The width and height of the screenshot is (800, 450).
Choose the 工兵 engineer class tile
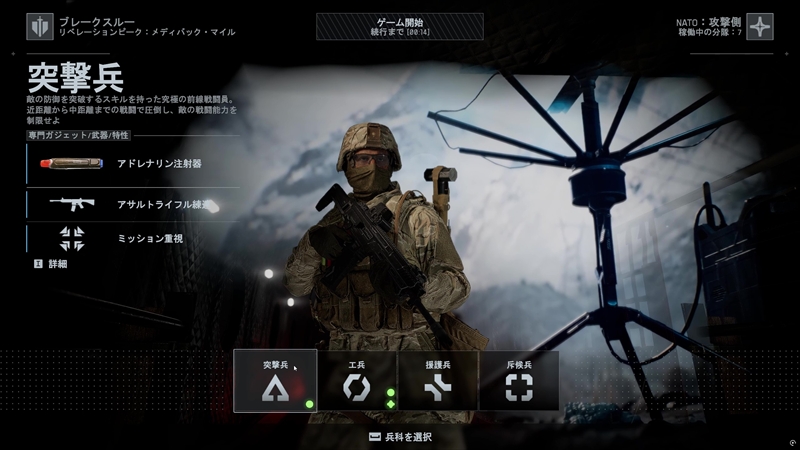click(x=357, y=381)
